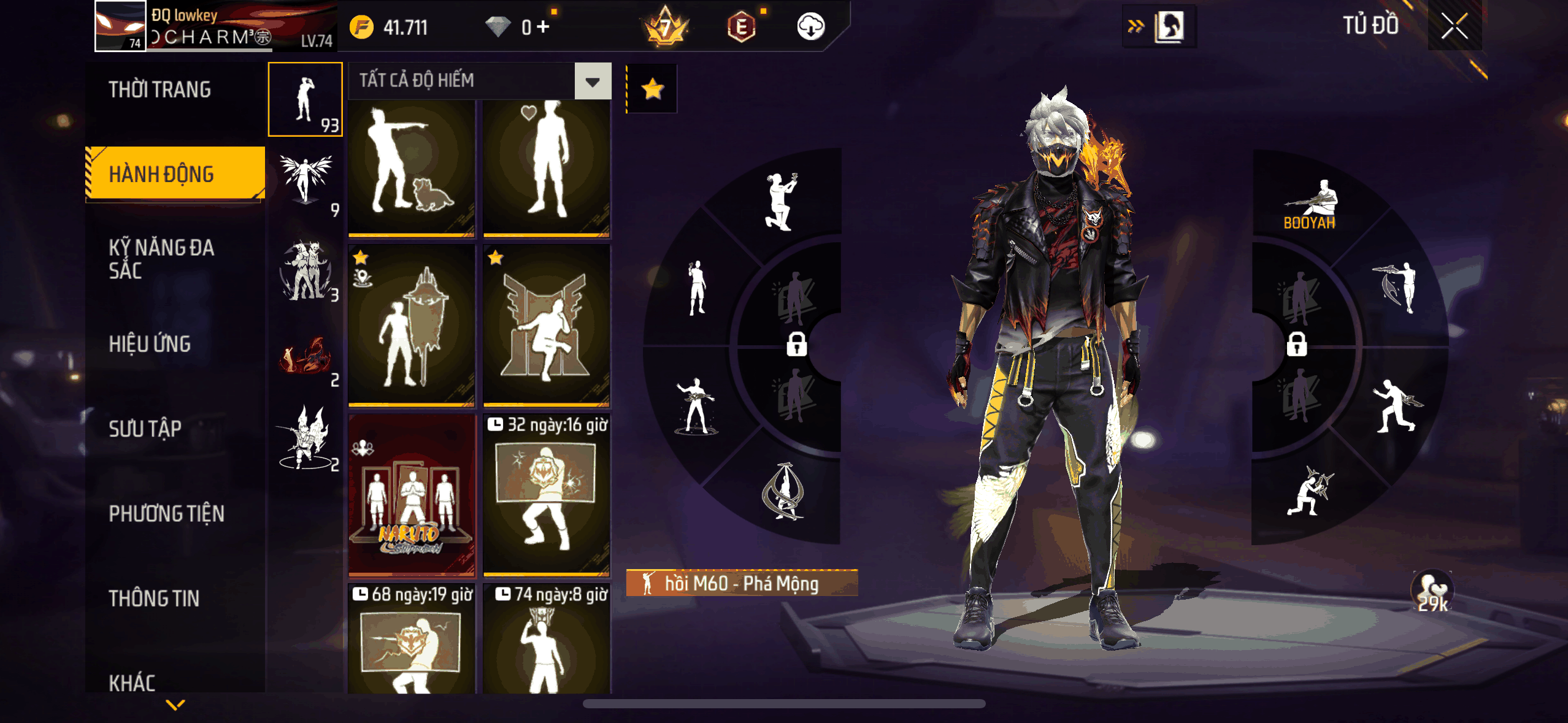The image size is (1568, 723).
Task: Switch to Kỹ Năng Đa Sắc tab
Action: (x=161, y=259)
